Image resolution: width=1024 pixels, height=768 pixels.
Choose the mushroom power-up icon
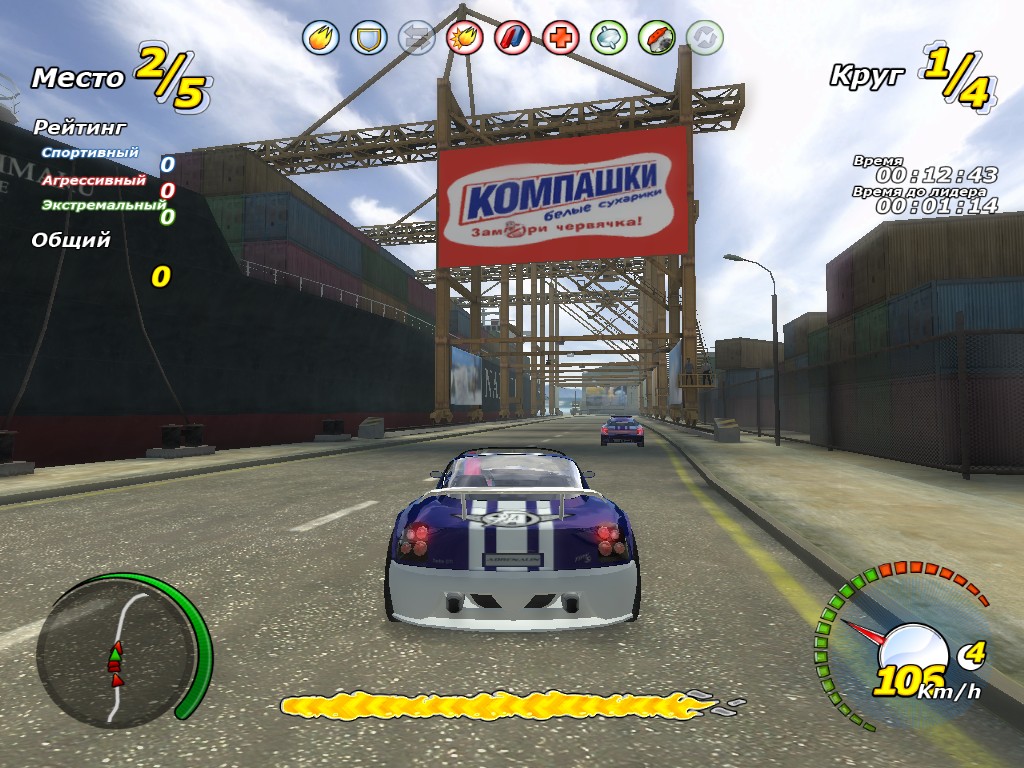coord(657,38)
